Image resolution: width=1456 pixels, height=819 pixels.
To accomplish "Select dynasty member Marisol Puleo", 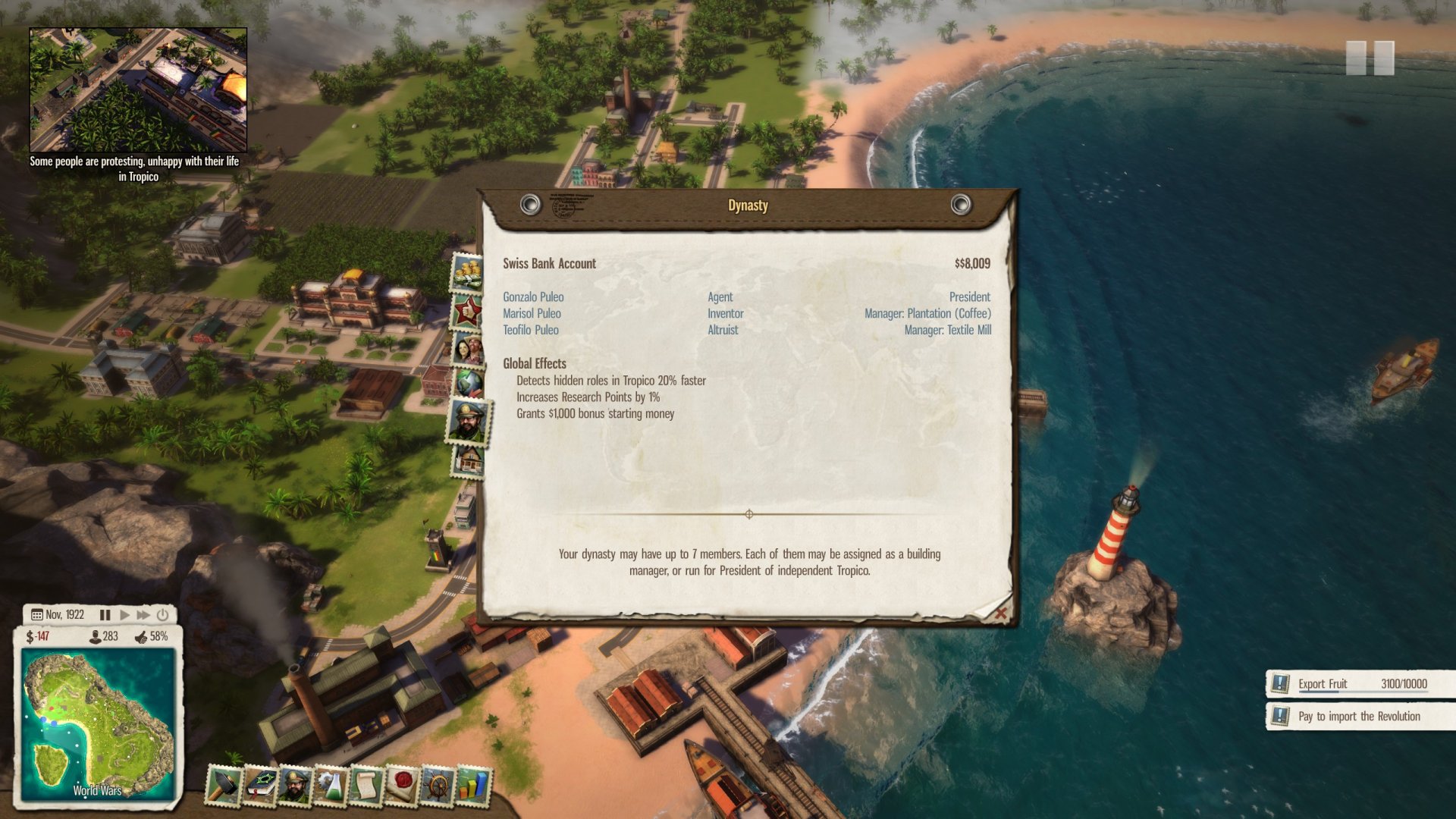I will tap(532, 314).
